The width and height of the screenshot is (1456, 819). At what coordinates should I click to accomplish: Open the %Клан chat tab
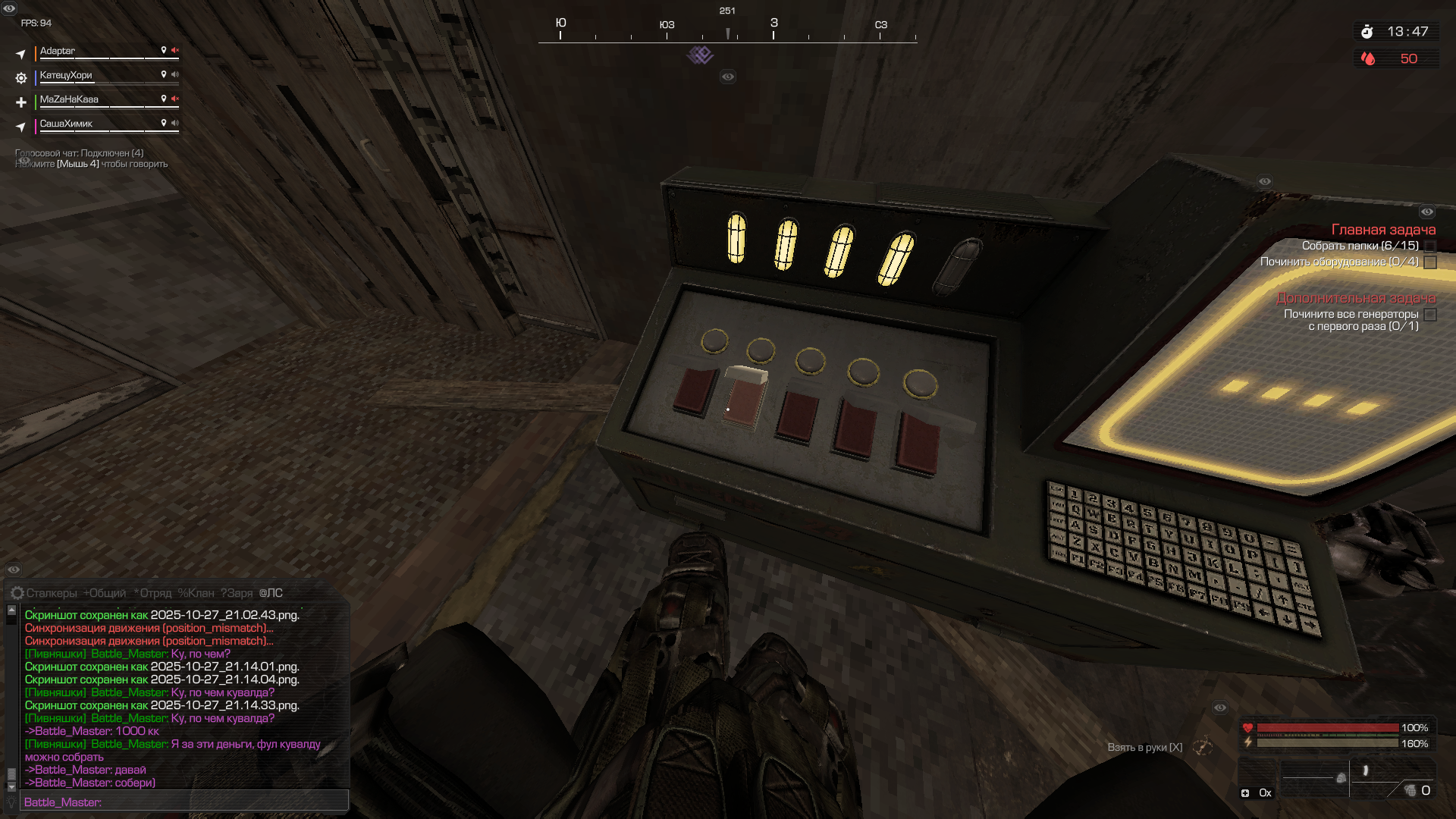click(196, 593)
